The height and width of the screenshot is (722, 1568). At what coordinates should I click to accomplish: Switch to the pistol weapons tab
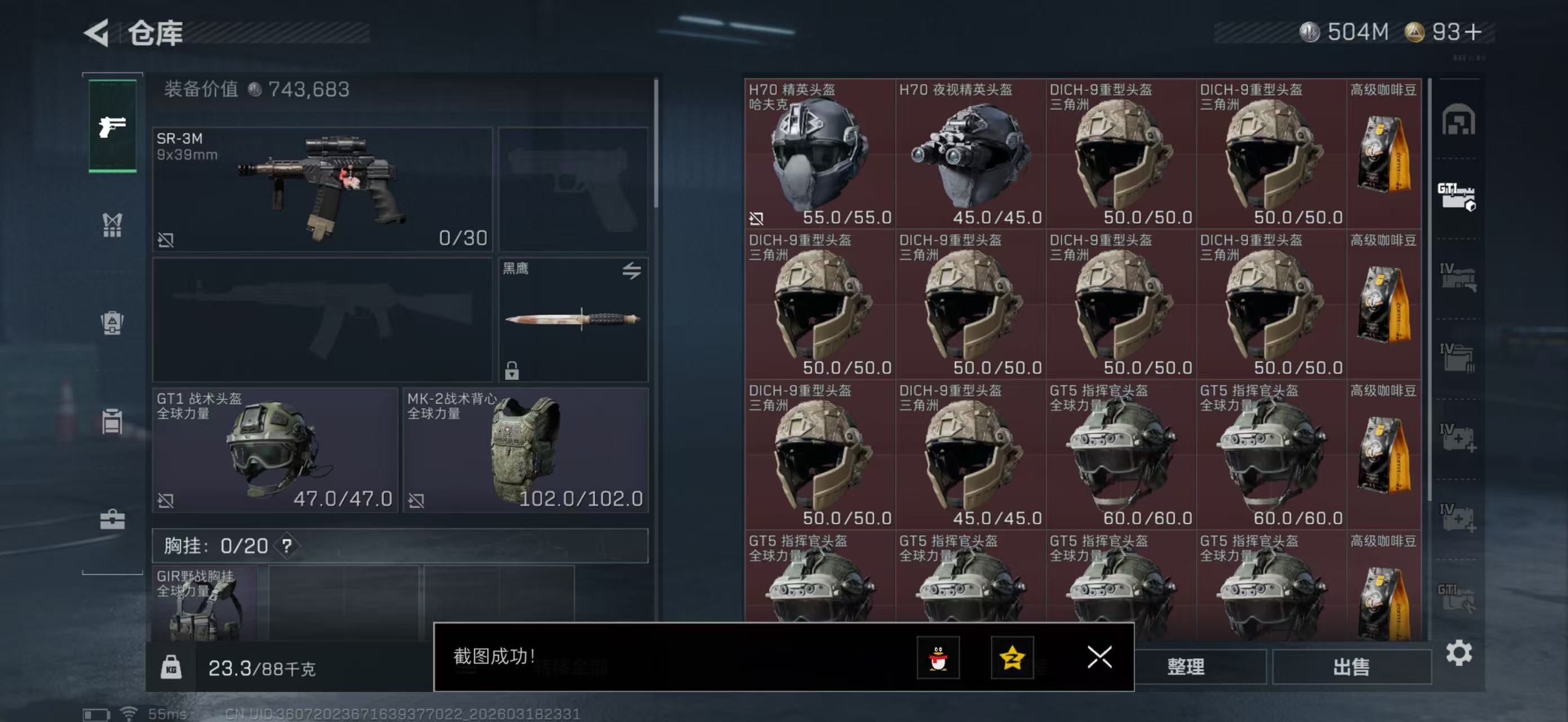tap(113, 126)
